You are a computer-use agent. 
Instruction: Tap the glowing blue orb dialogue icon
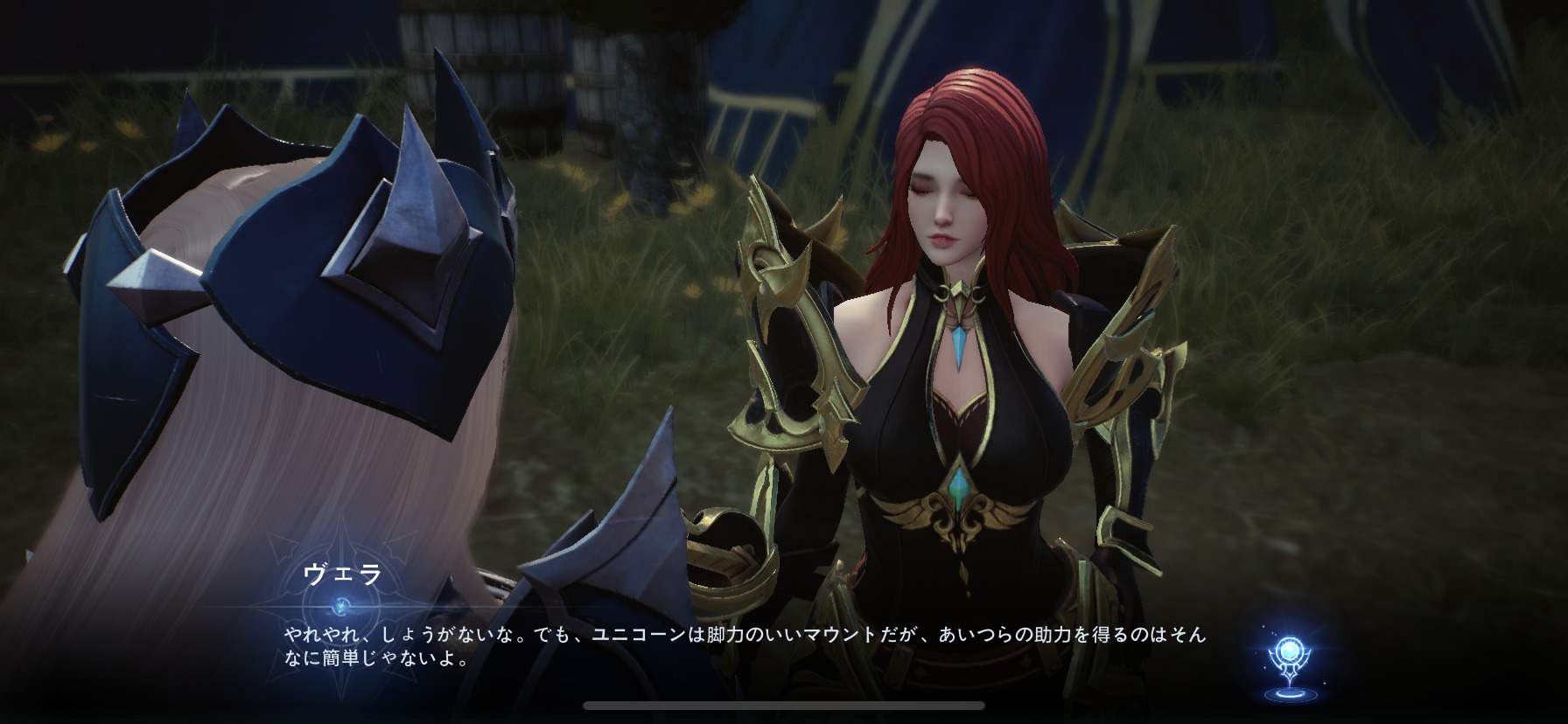(1287, 659)
